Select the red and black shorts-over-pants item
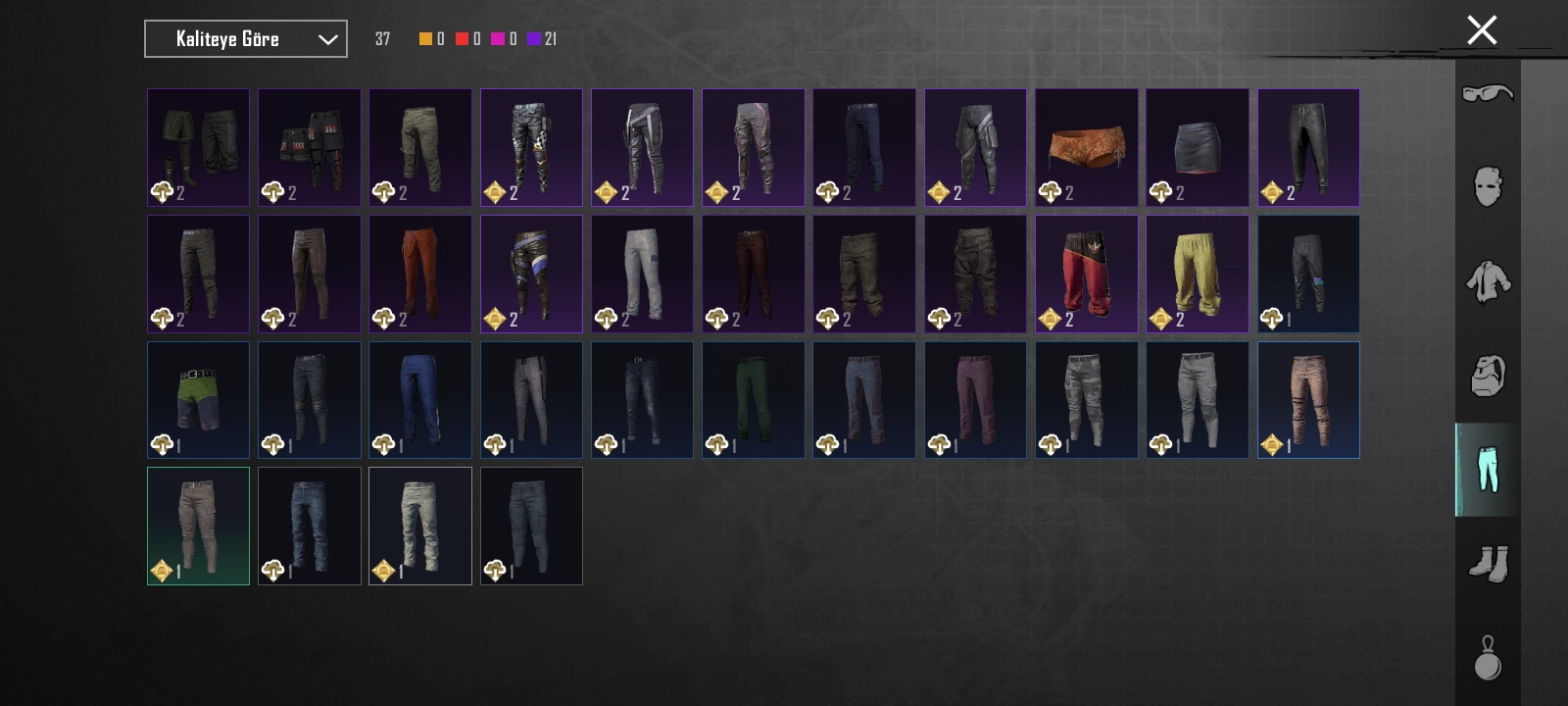 (1086, 274)
